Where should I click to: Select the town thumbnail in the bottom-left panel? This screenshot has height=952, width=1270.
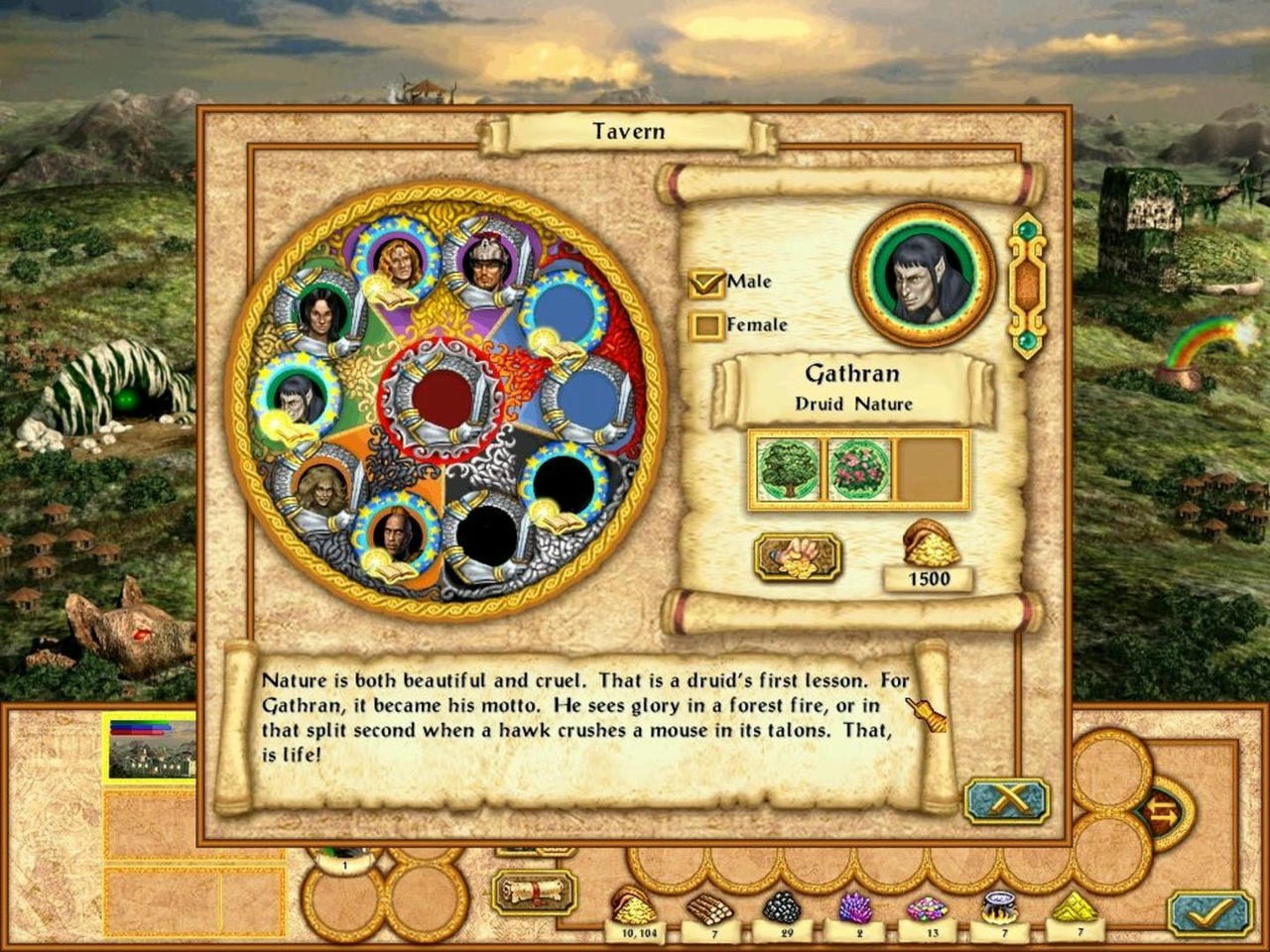point(152,747)
